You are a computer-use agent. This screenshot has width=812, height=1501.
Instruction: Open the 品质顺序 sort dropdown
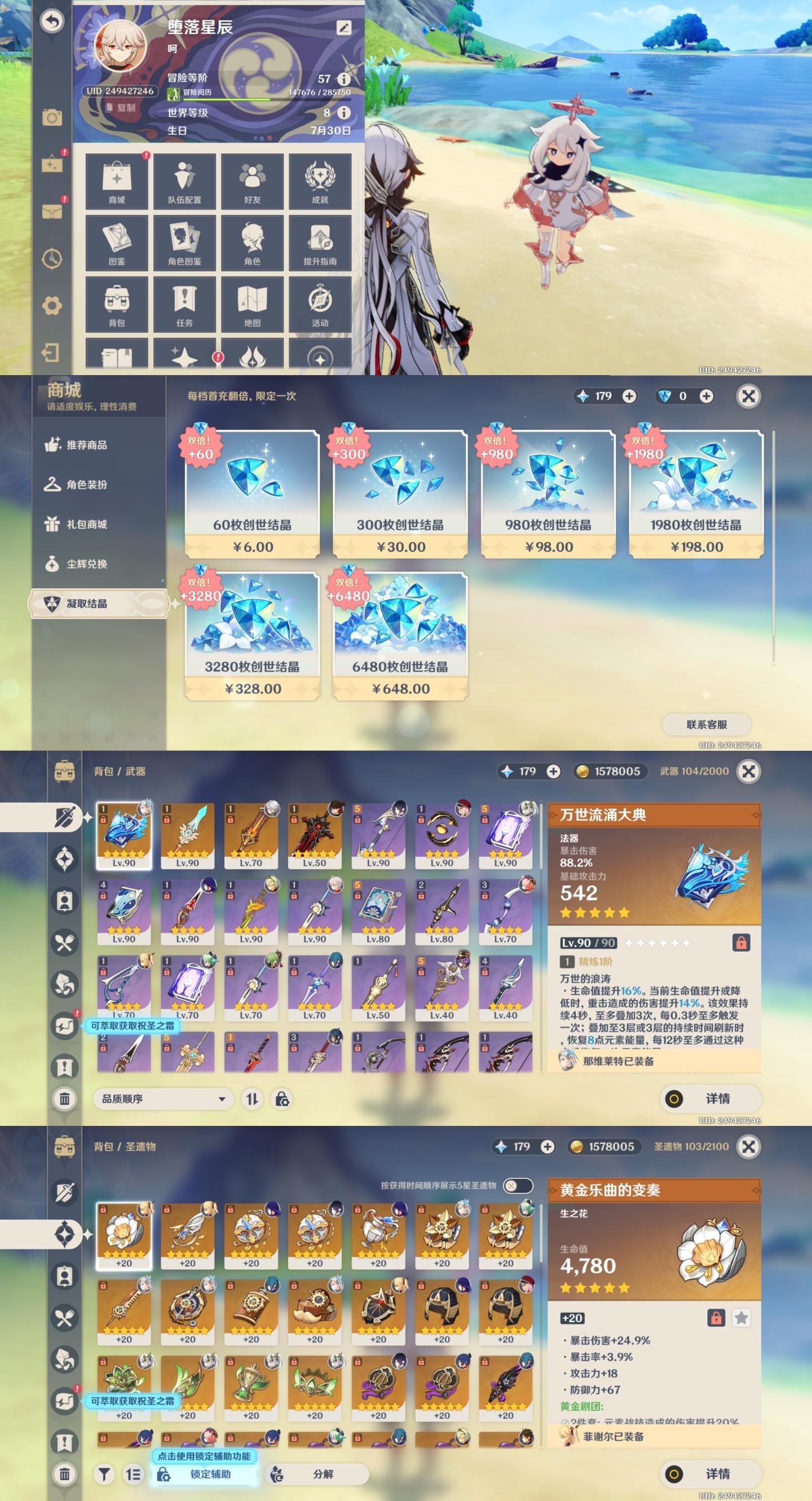(163, 1099)
